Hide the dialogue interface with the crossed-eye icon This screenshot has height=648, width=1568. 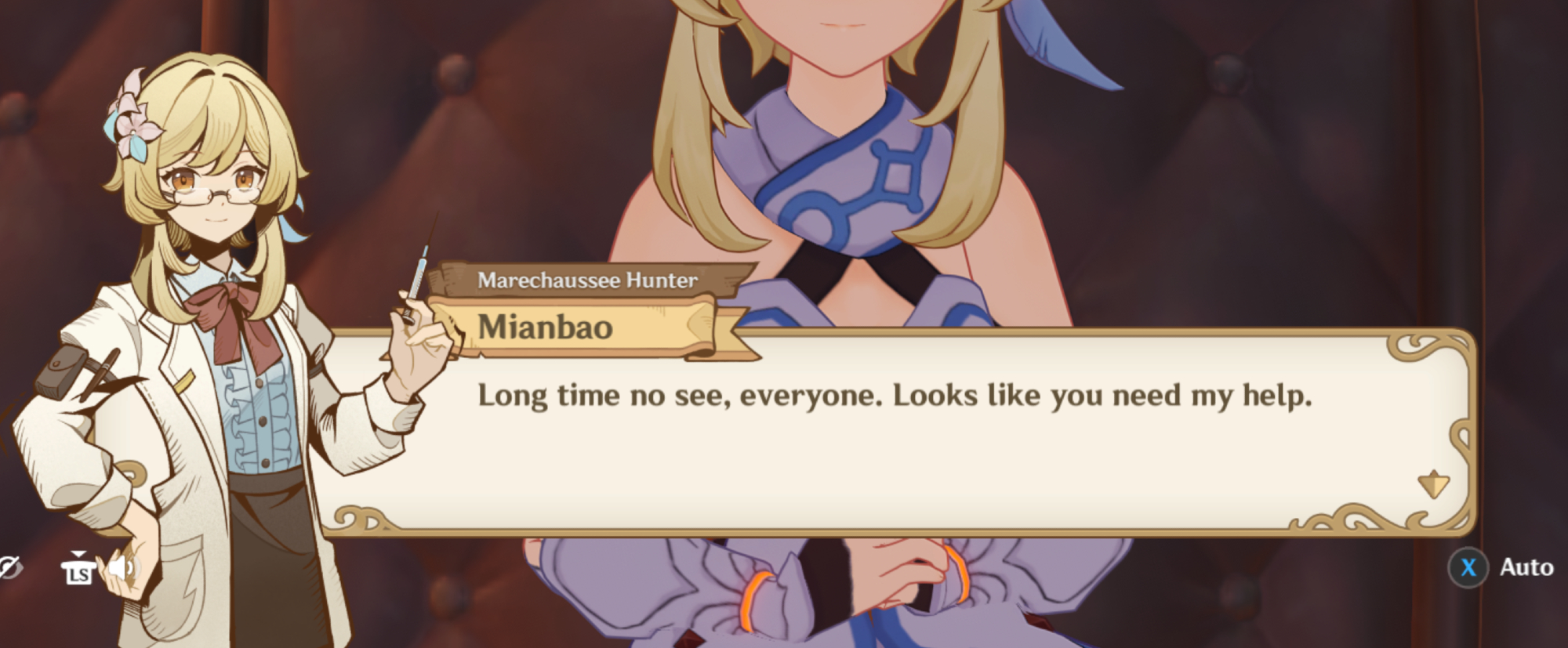click(9, 567)
